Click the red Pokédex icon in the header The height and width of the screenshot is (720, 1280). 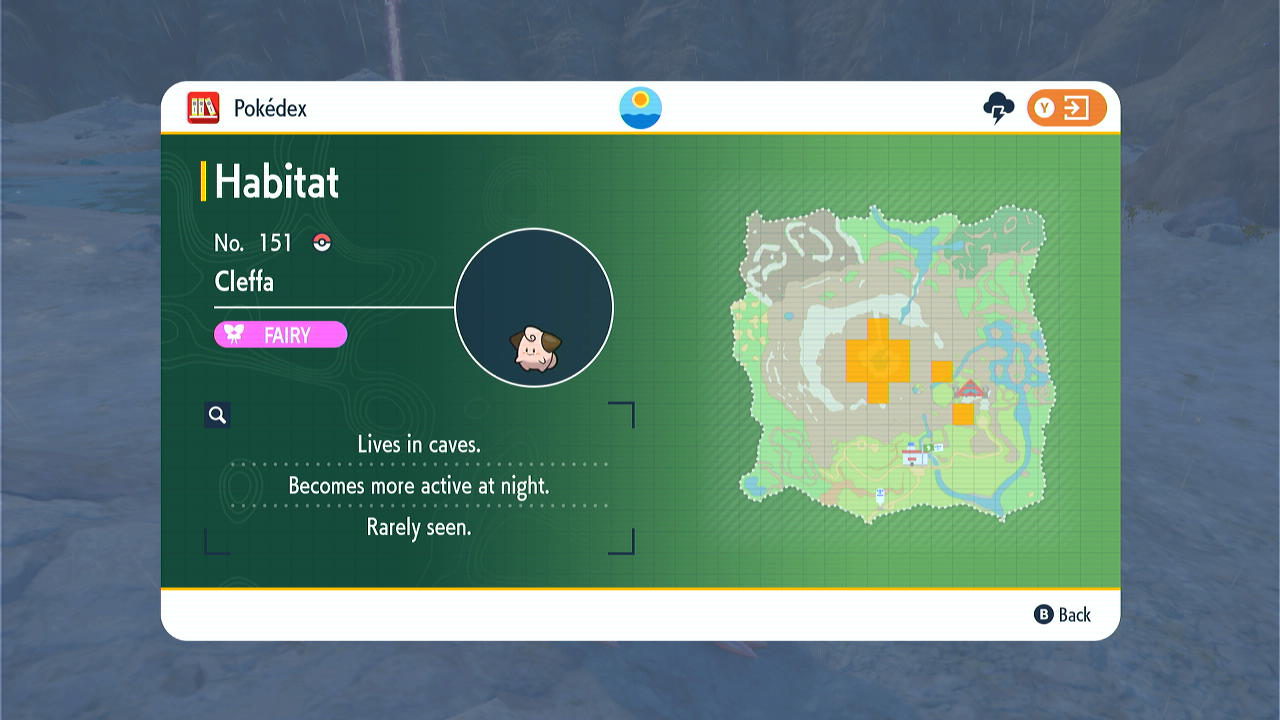[203, 108]
